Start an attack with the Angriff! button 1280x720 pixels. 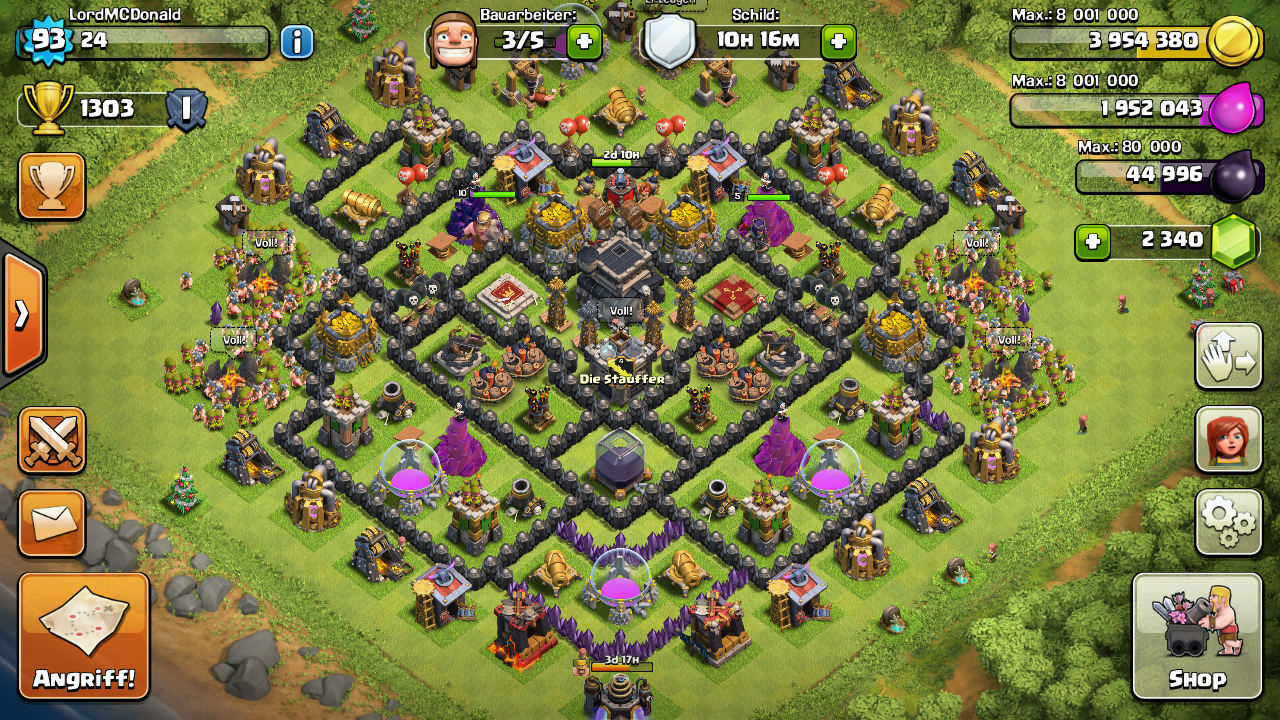84,636
